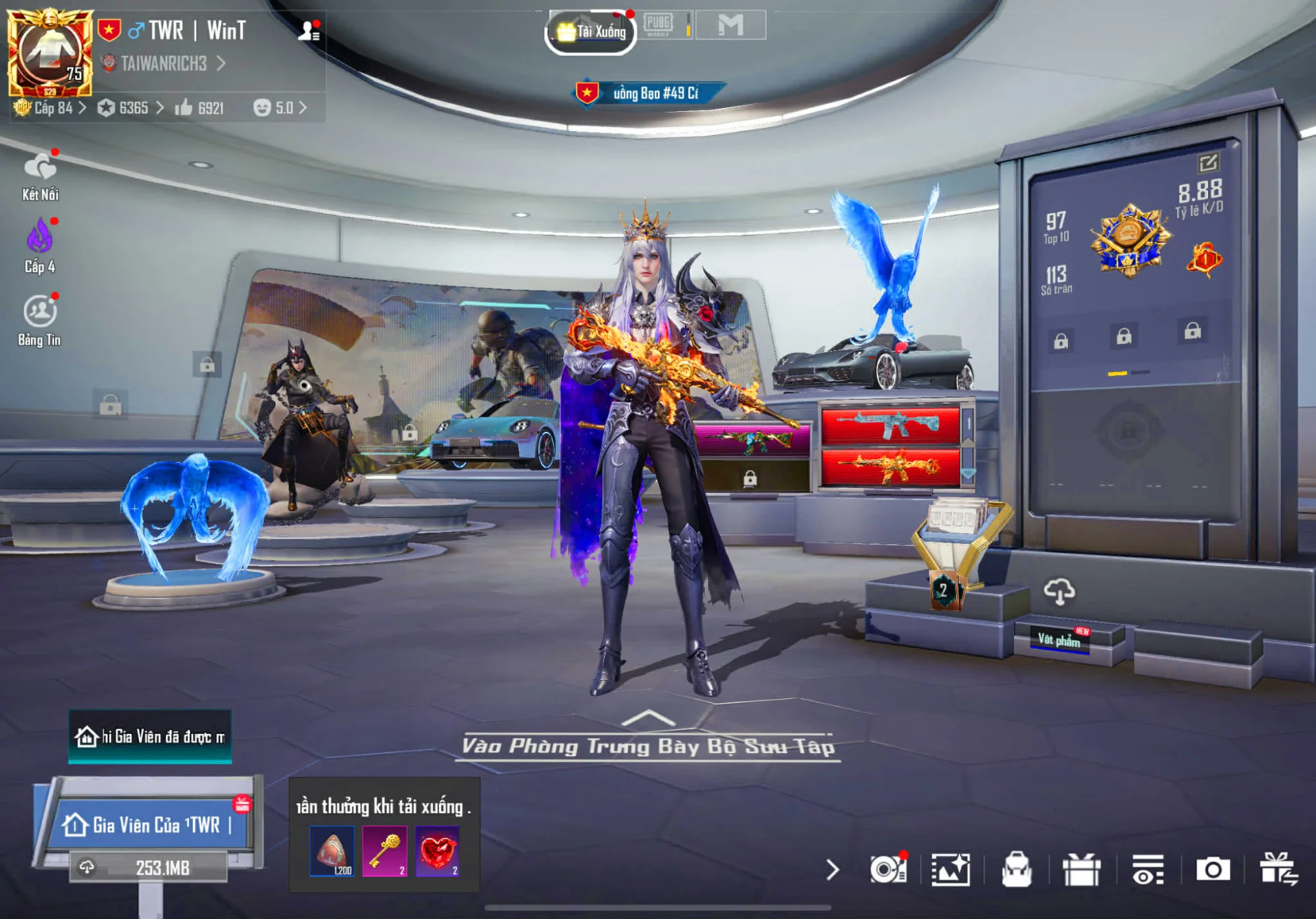Image resolution: width=1316 pixels, height=919 pixels.
Task: Open the TAIWANRICH3 clan page
Action: [x=164, y=64]
